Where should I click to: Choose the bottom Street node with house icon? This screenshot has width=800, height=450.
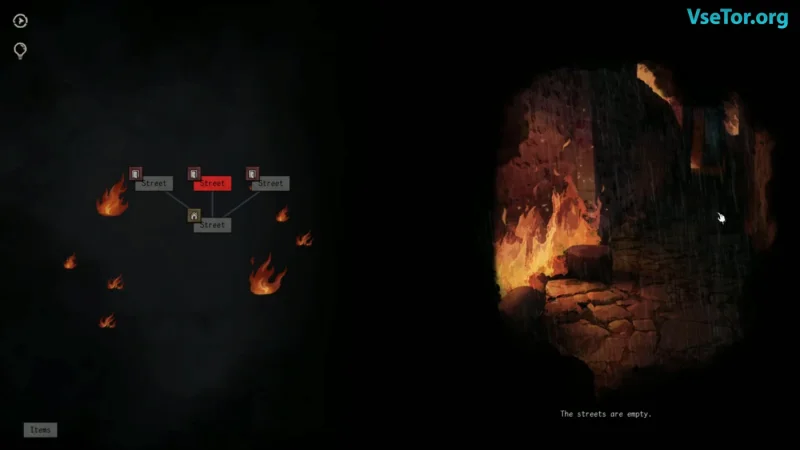click(212, 225)
